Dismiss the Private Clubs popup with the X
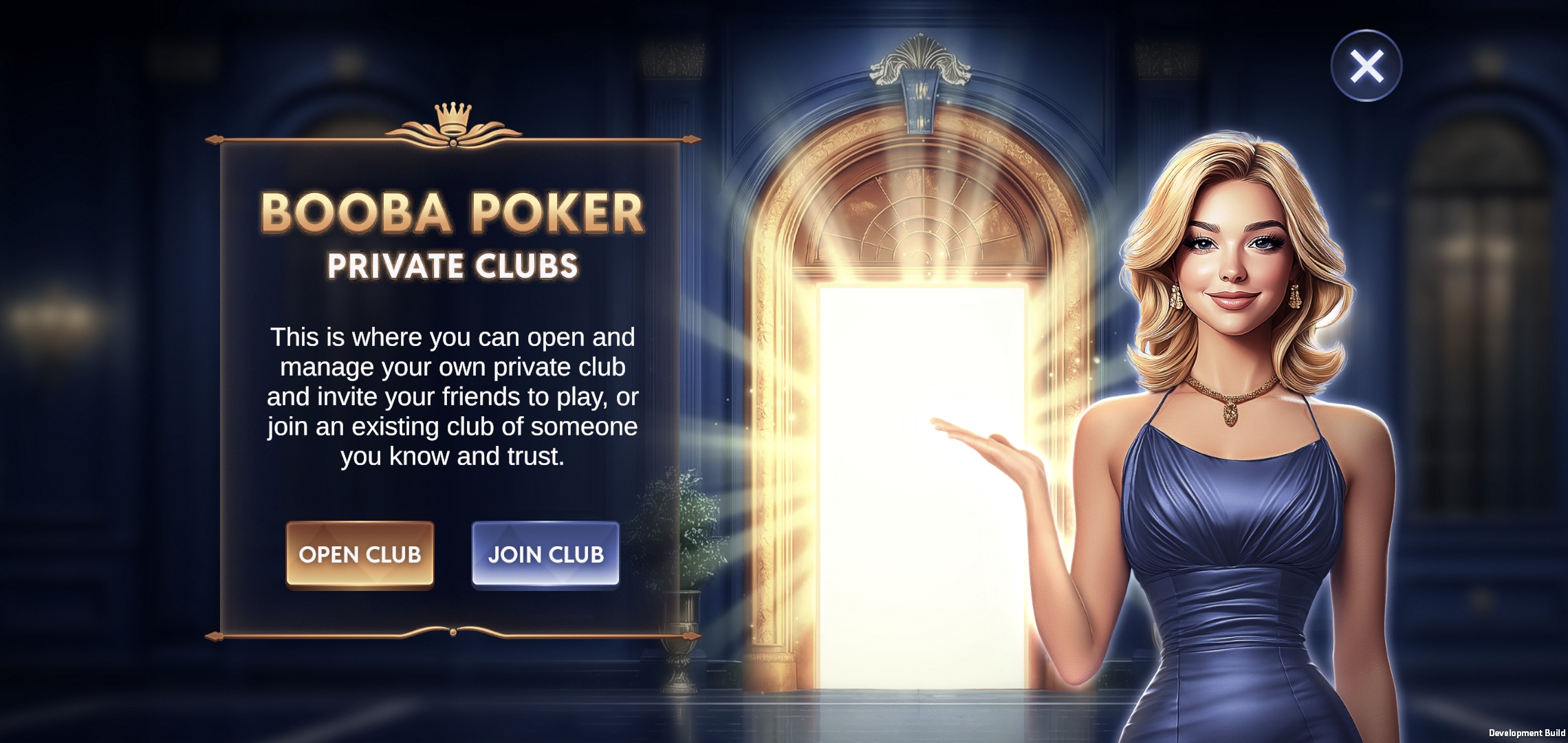The width and height of the screenshot is (1568, 743). [1365, 65]
